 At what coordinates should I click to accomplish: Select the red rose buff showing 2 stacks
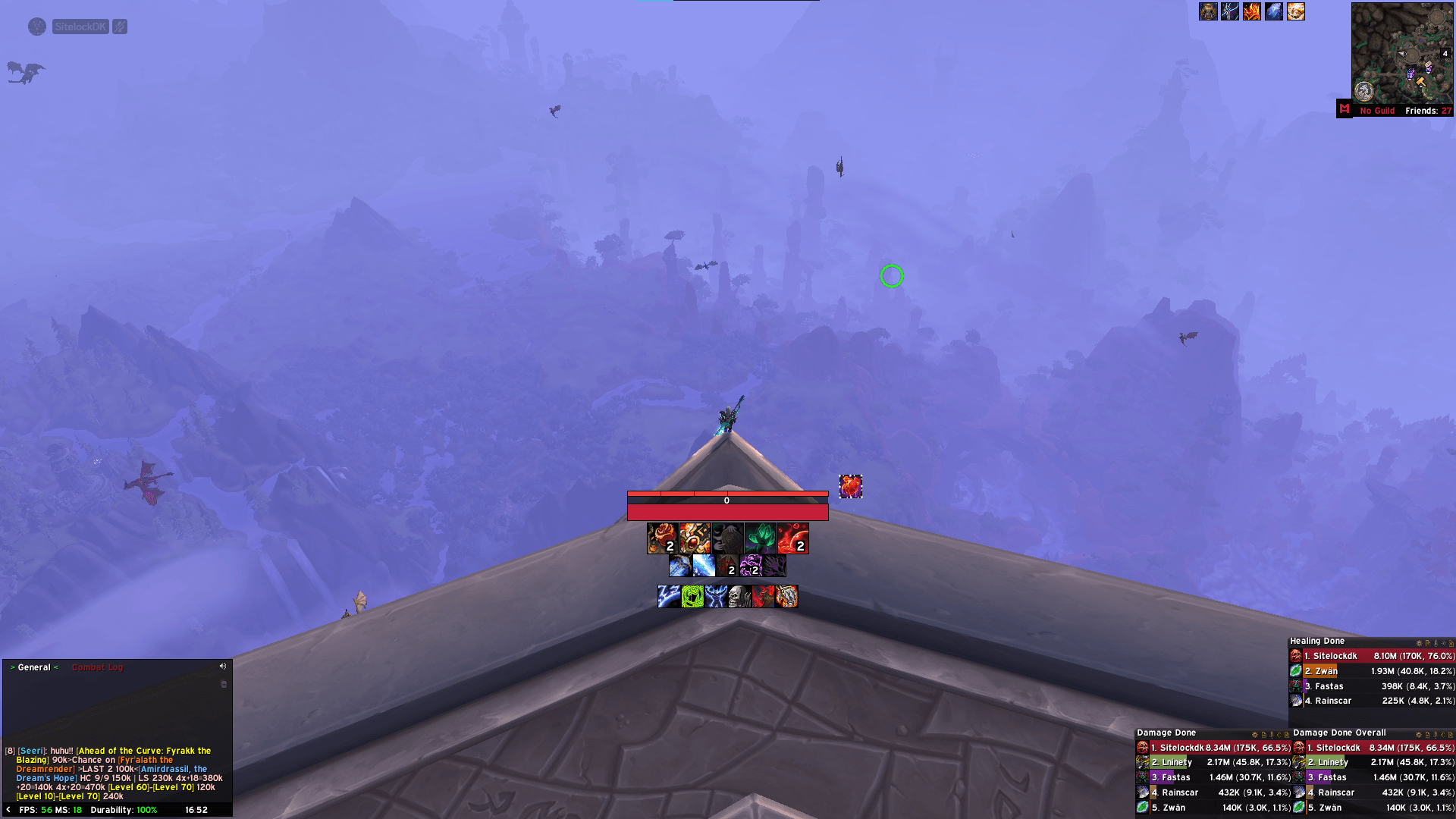pos(662,538)
